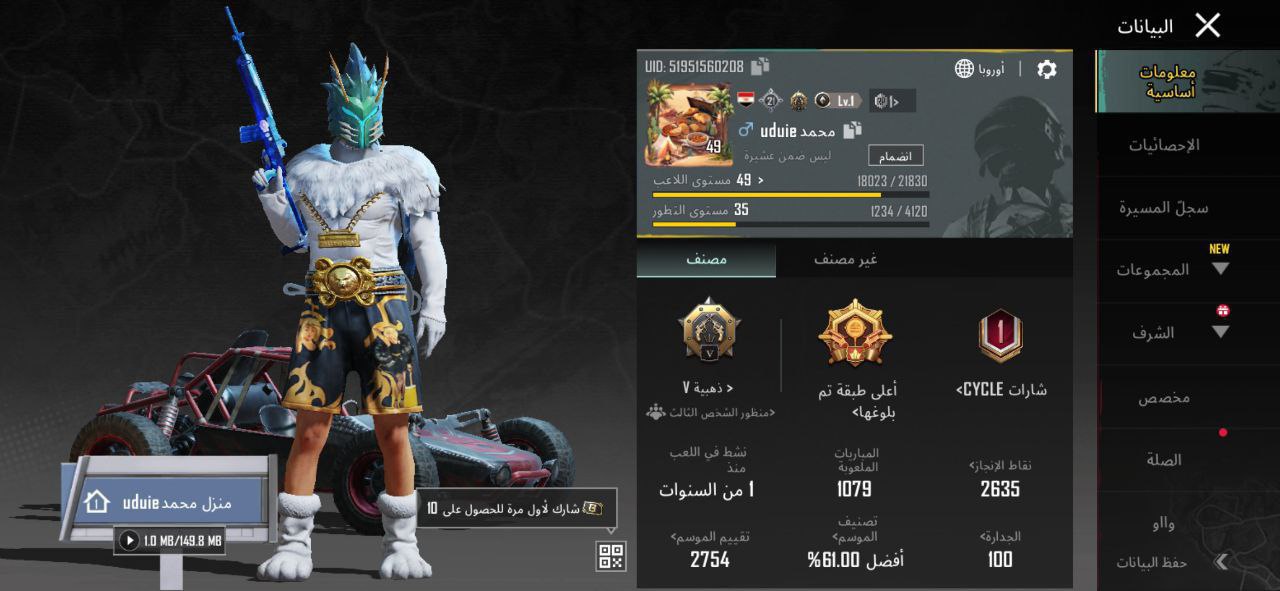
Task: Click the حفظ البيانات save data button
Action: [x=1165, y=563]
